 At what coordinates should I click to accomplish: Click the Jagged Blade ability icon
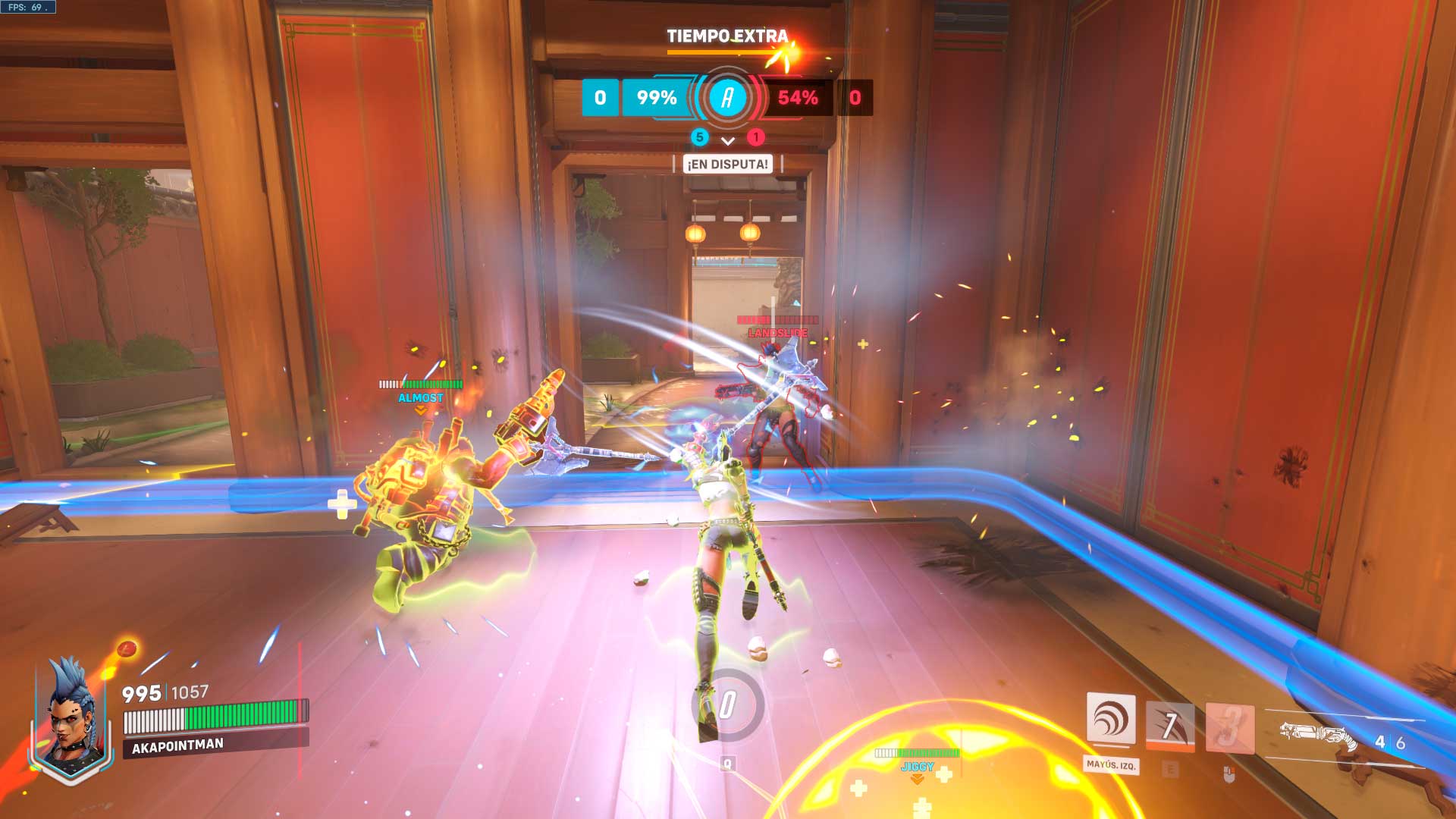[x=1229, y=728]
